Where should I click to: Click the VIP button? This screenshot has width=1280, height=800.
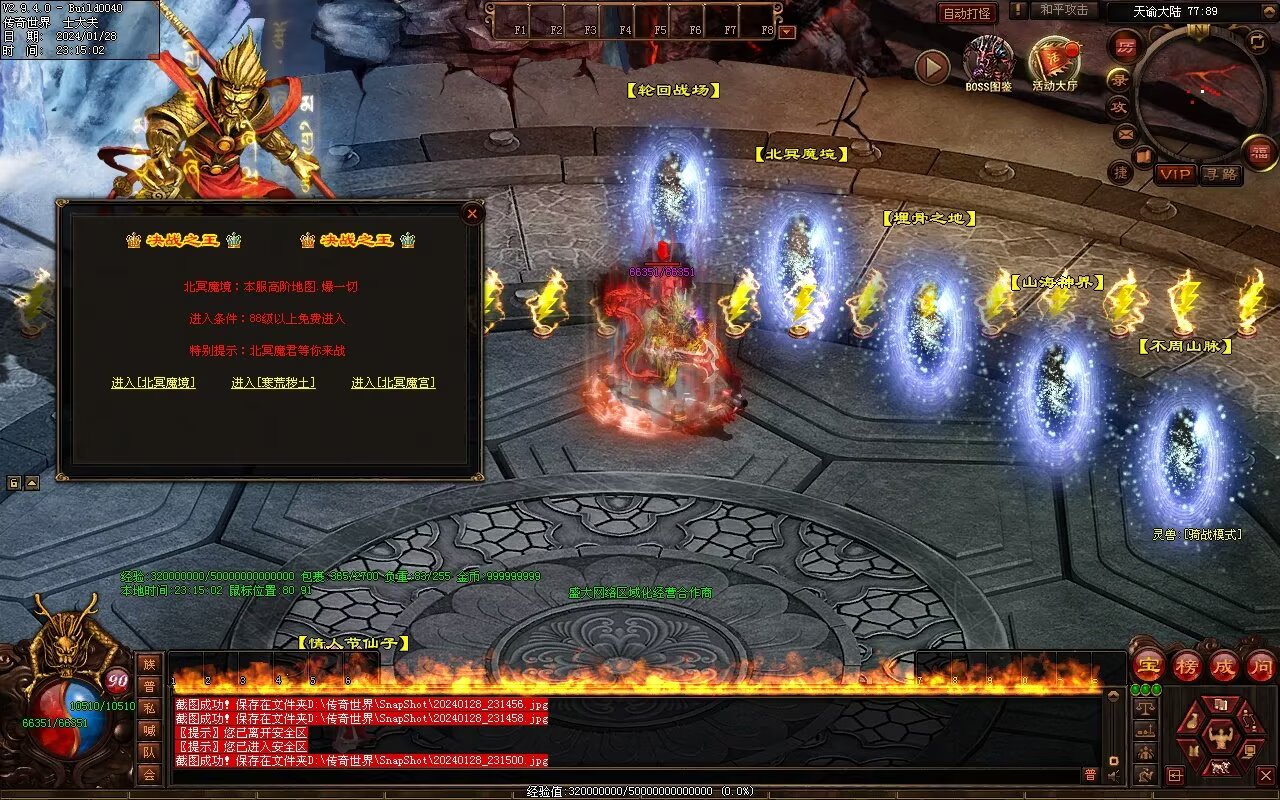click(1176, 174)
